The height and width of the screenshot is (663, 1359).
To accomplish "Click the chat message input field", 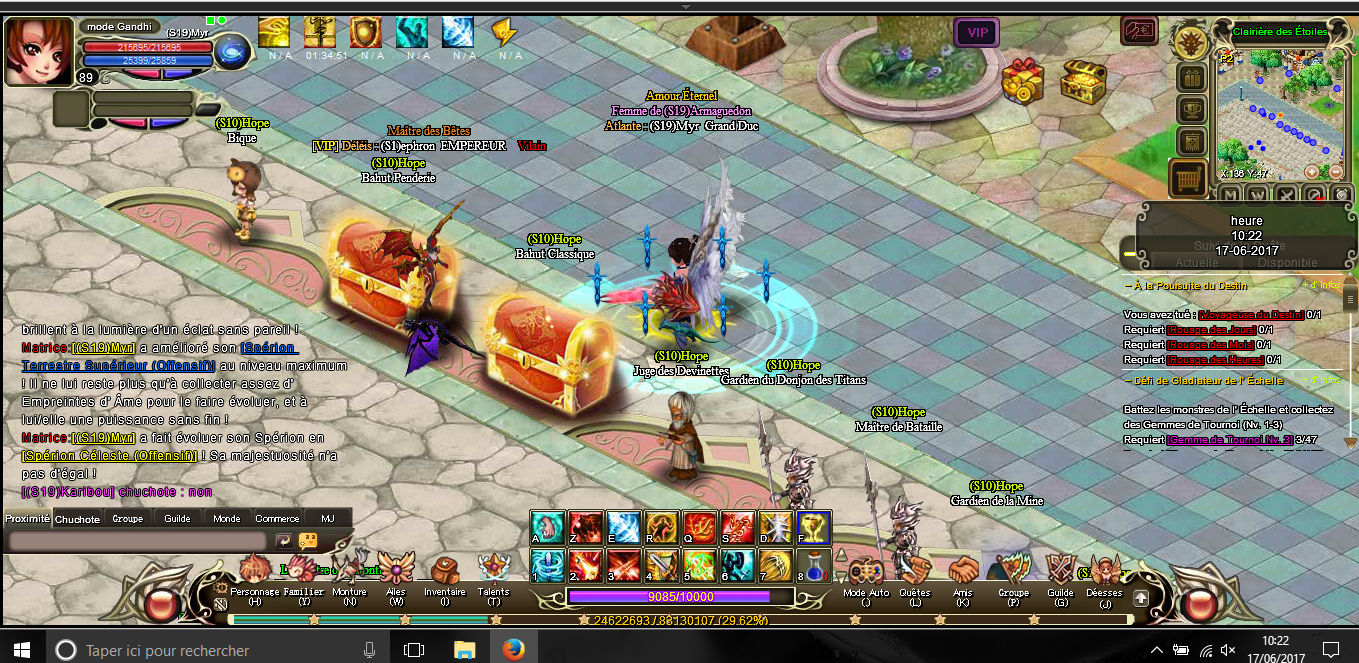I will (138, 540).
